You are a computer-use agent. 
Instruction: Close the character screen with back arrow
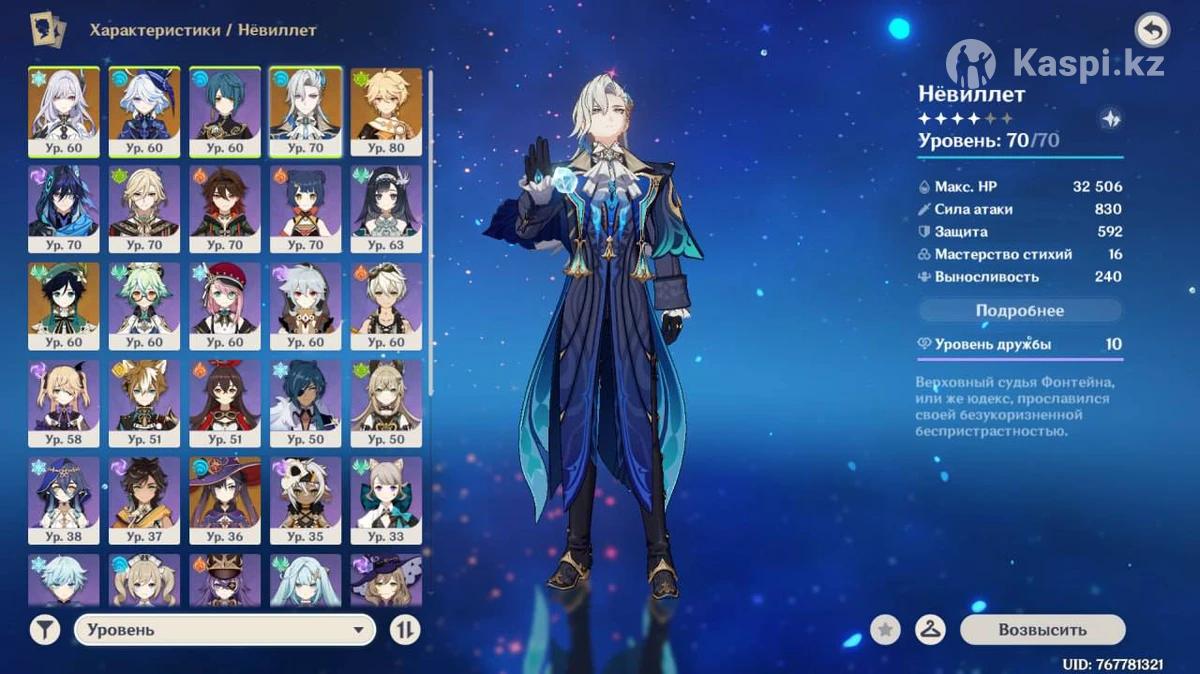1152,30
